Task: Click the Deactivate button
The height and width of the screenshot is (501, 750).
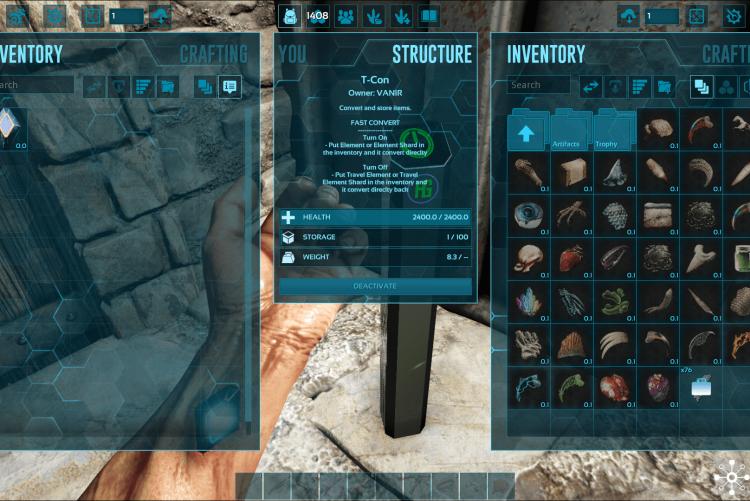Action: click(375, 286)
